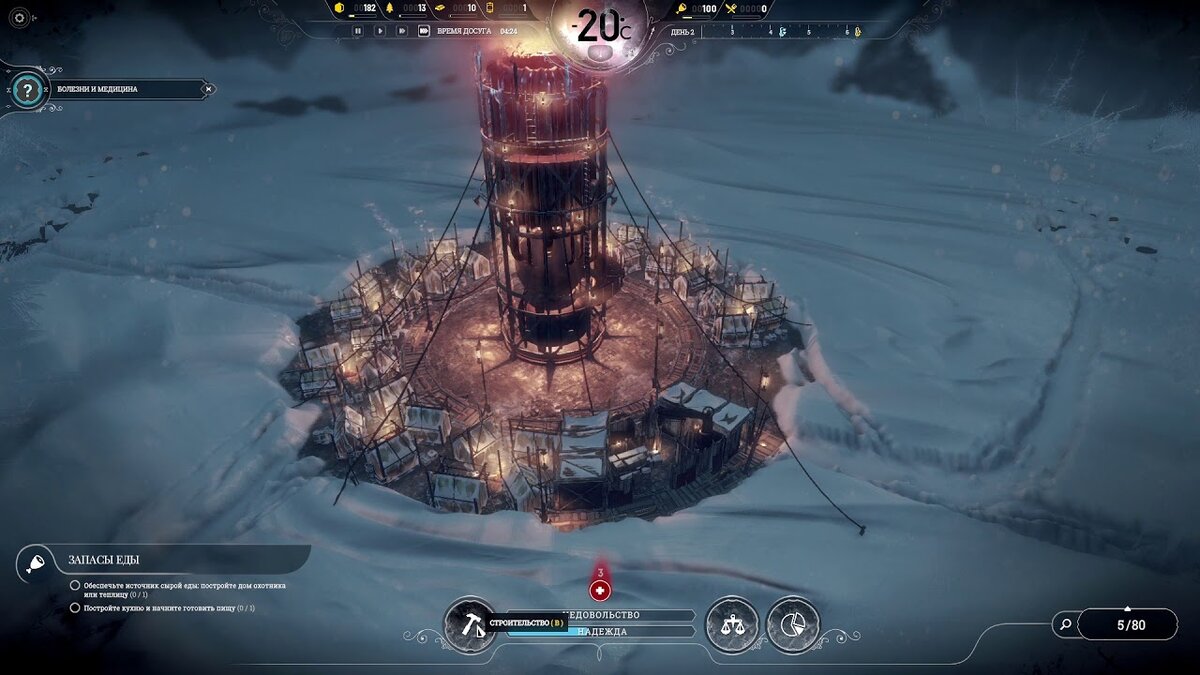
Task: Open the economy pie chart panel
Action: point(793,624)
